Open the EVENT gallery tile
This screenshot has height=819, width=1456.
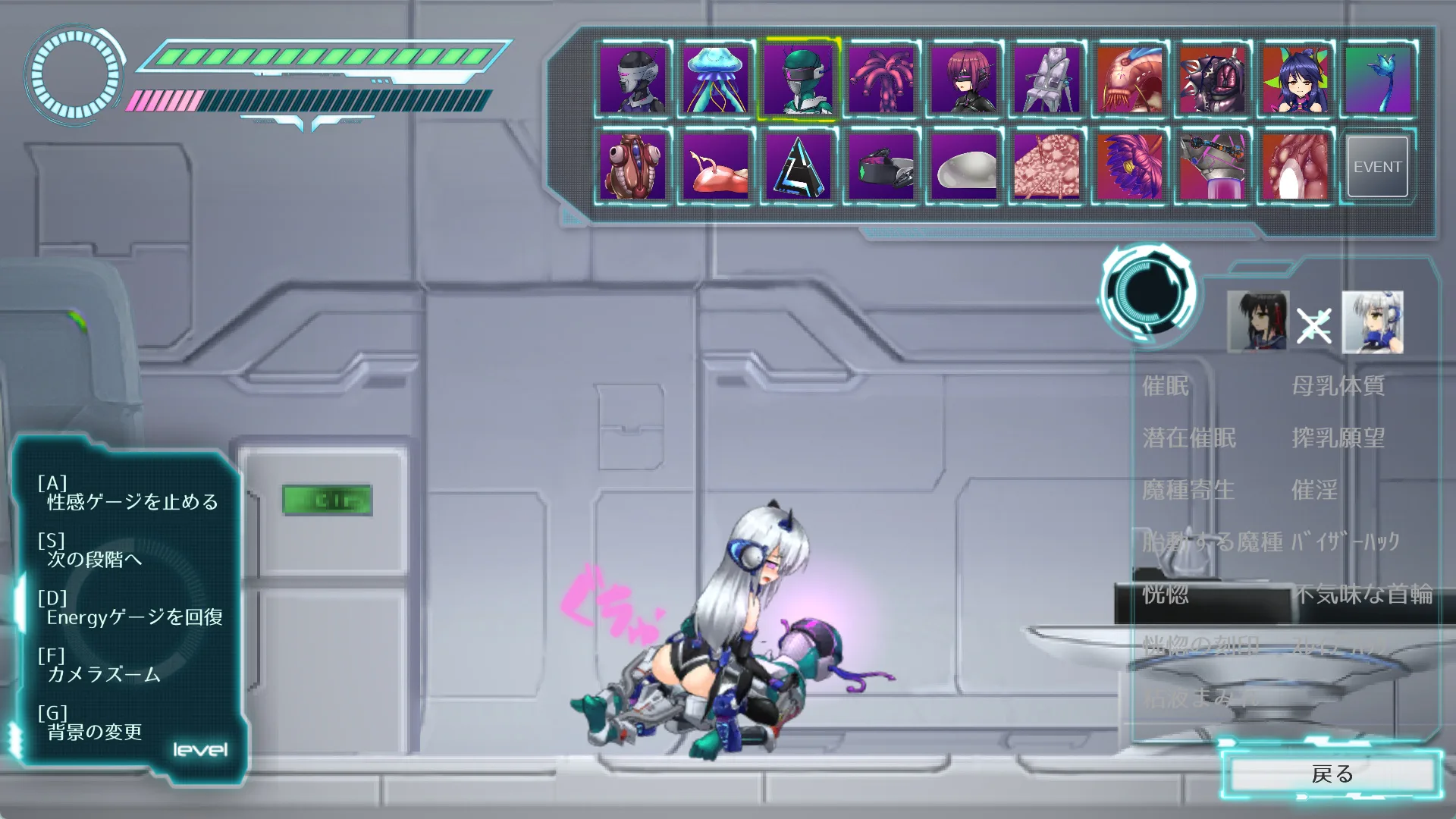1377,167
